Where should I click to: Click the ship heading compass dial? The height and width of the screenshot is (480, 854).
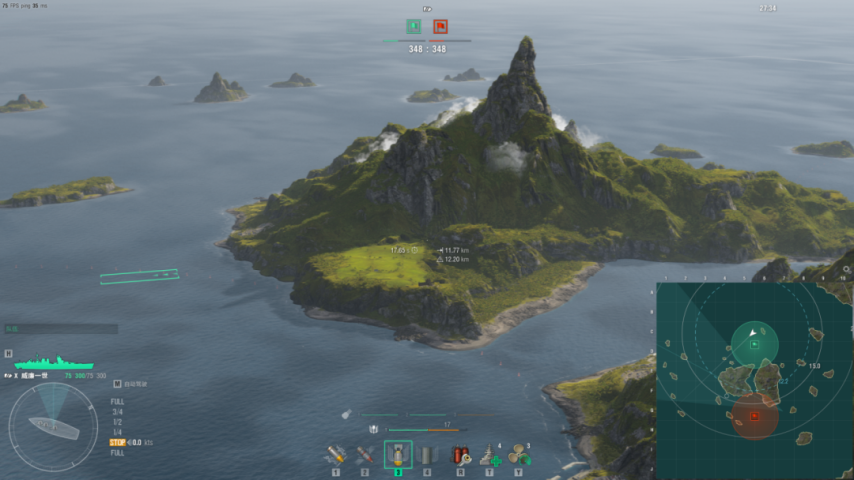[x=53, y=427]
